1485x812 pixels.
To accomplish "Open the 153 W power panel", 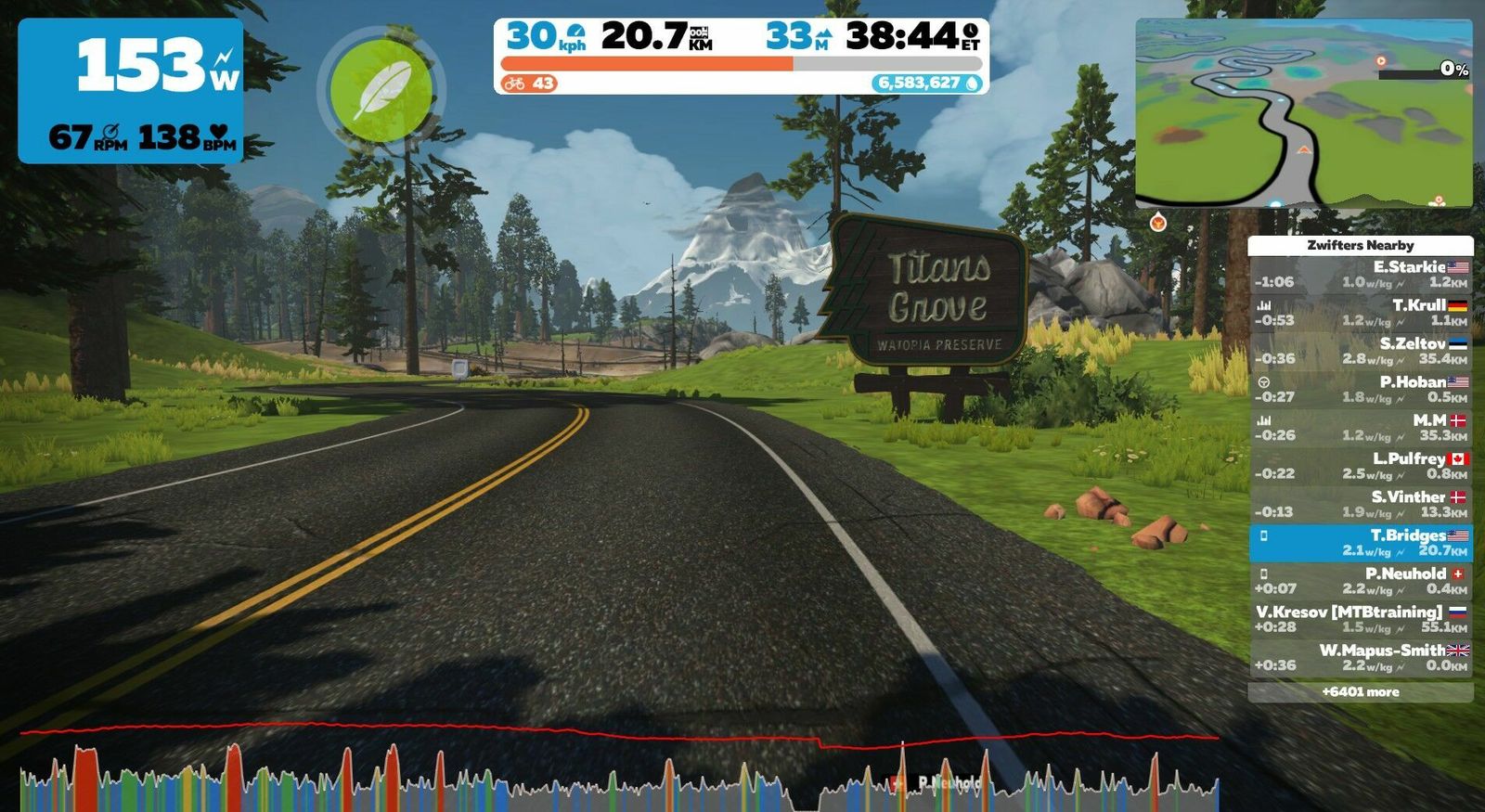I will pos(131,91).
